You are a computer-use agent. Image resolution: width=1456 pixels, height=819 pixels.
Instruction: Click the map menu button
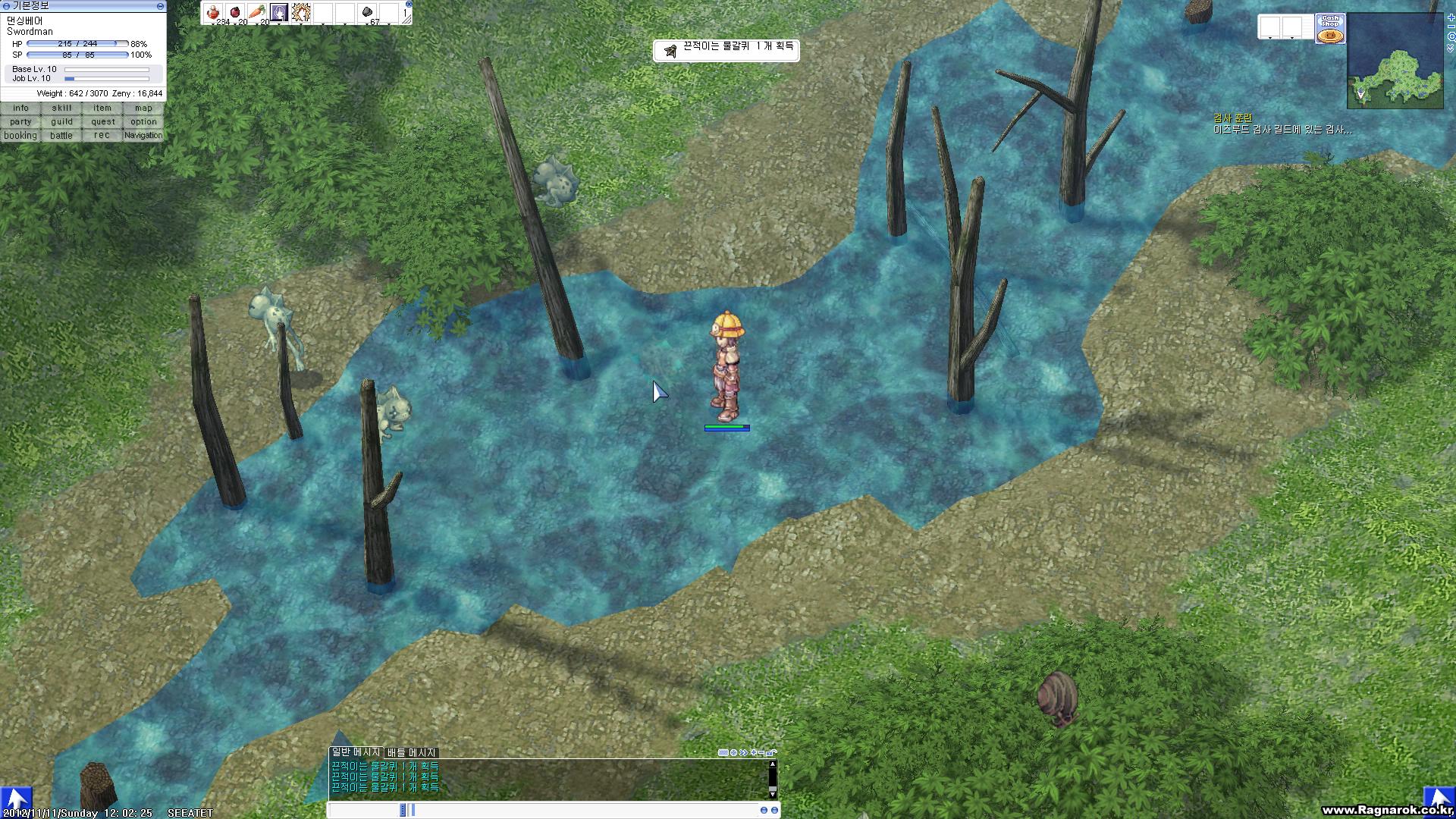(x=143, y=108)
